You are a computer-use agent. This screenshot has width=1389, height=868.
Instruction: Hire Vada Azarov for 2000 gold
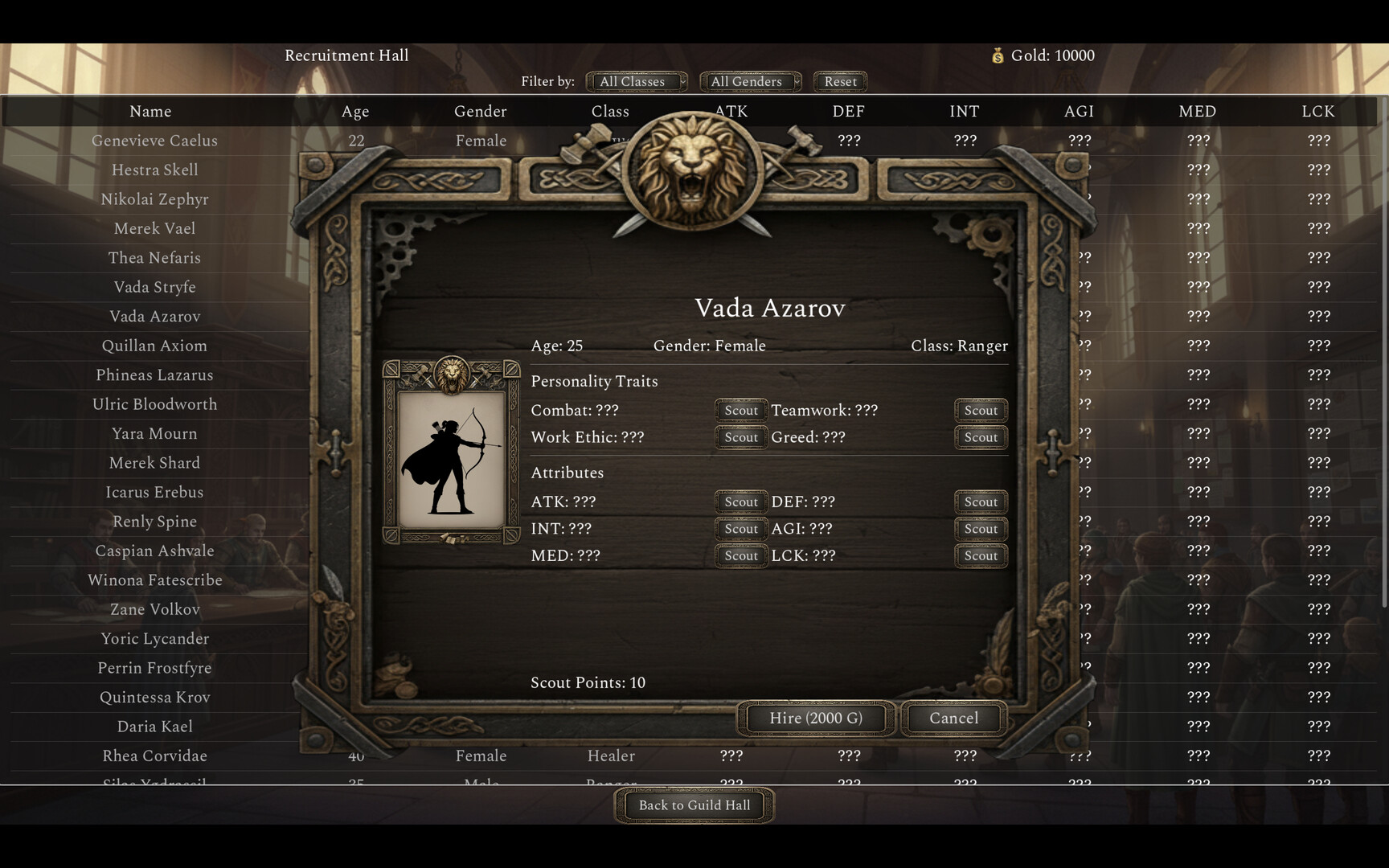tap(814, 718)
